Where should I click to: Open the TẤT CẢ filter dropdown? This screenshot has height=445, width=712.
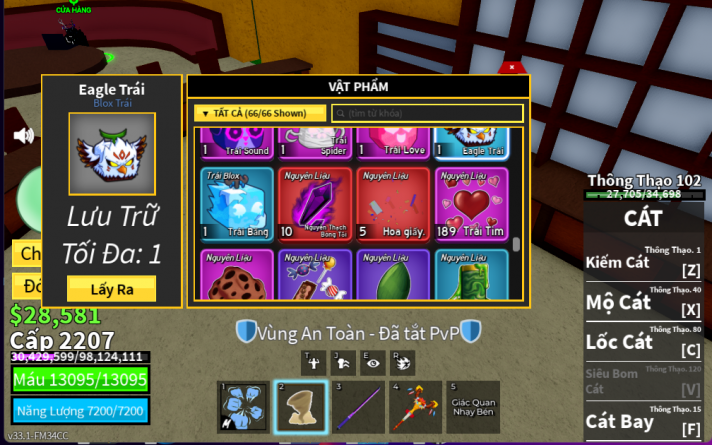click(x=260, y=114)
